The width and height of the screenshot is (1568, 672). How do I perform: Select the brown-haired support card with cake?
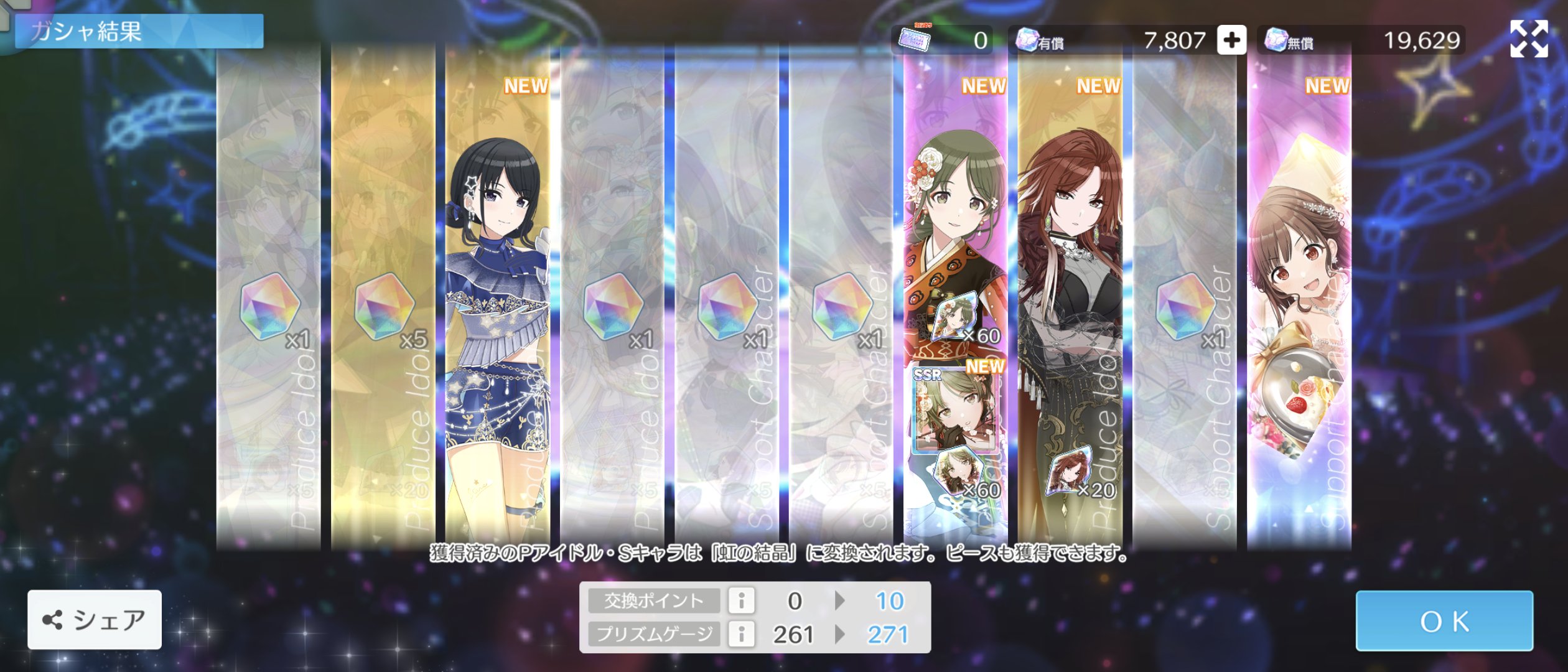(x=1299, y=299)
